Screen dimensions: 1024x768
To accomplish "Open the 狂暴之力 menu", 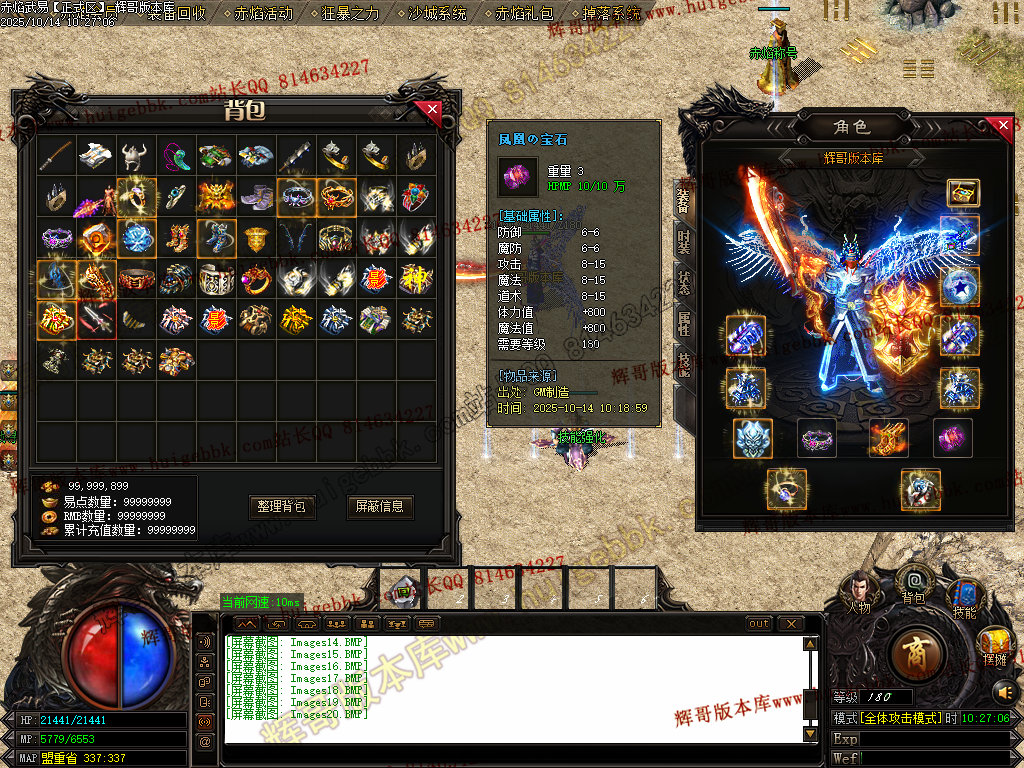I will click(x=351, y=14).
